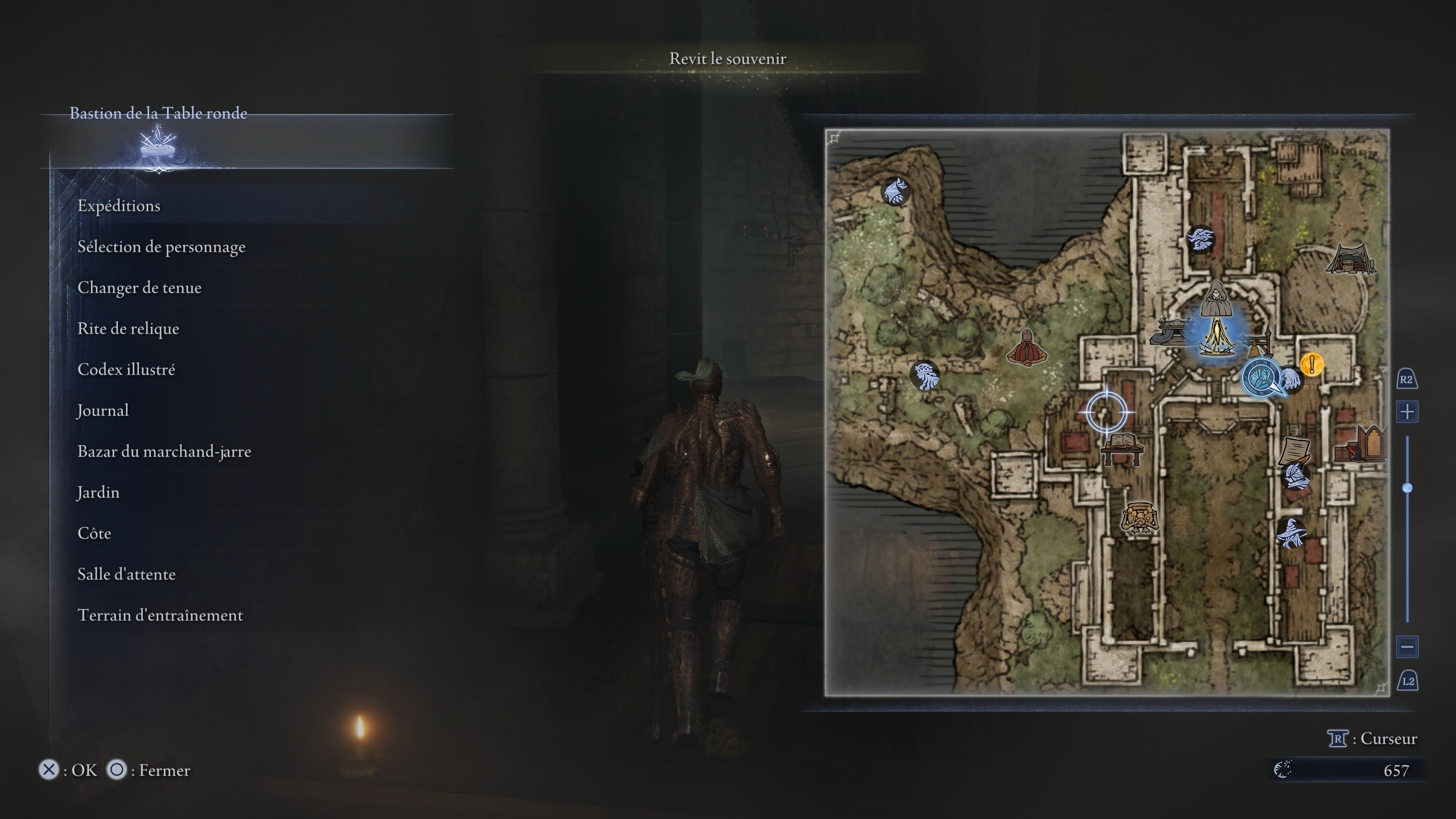Select the orange exclamation mark map marker

[1311, 364]
